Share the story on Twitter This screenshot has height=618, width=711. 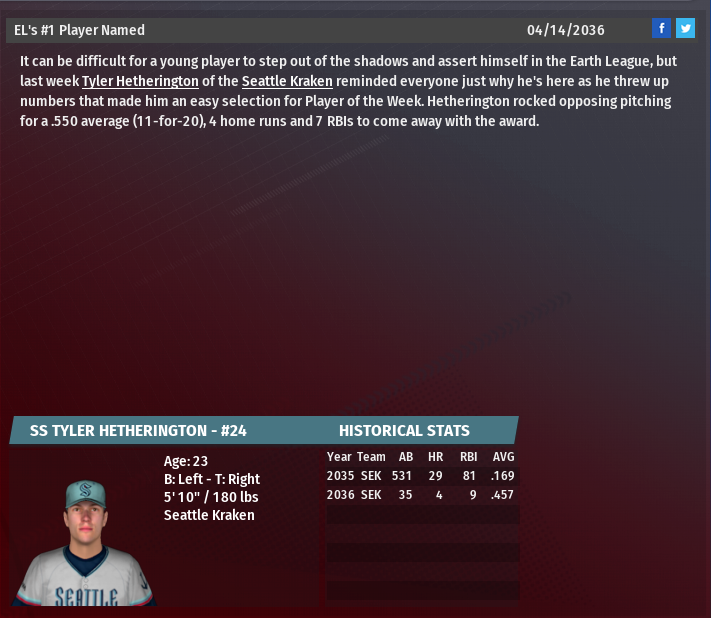tap(685, 29)
